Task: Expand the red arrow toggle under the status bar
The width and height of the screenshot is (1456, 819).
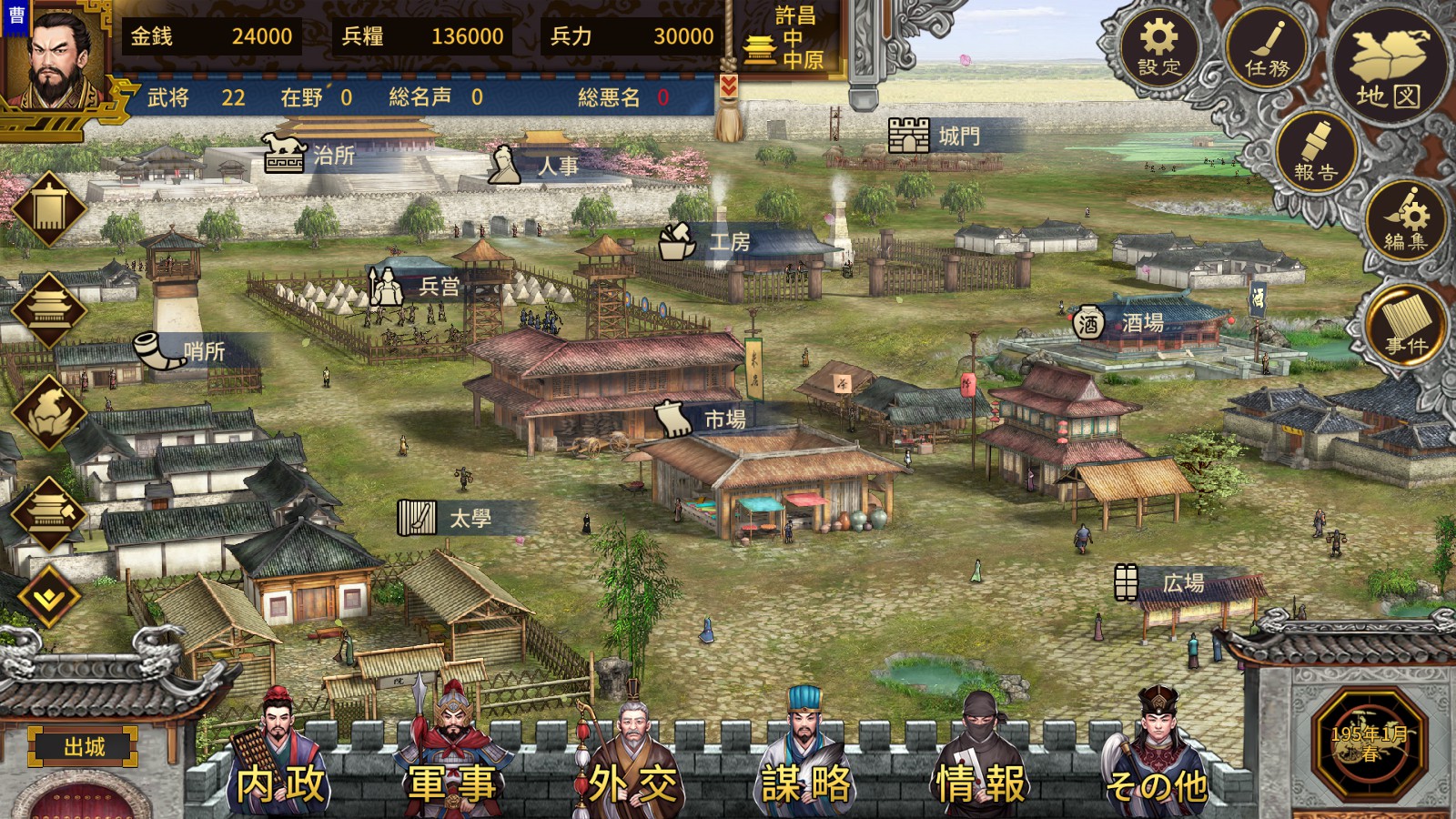Action: pos(728,86)
